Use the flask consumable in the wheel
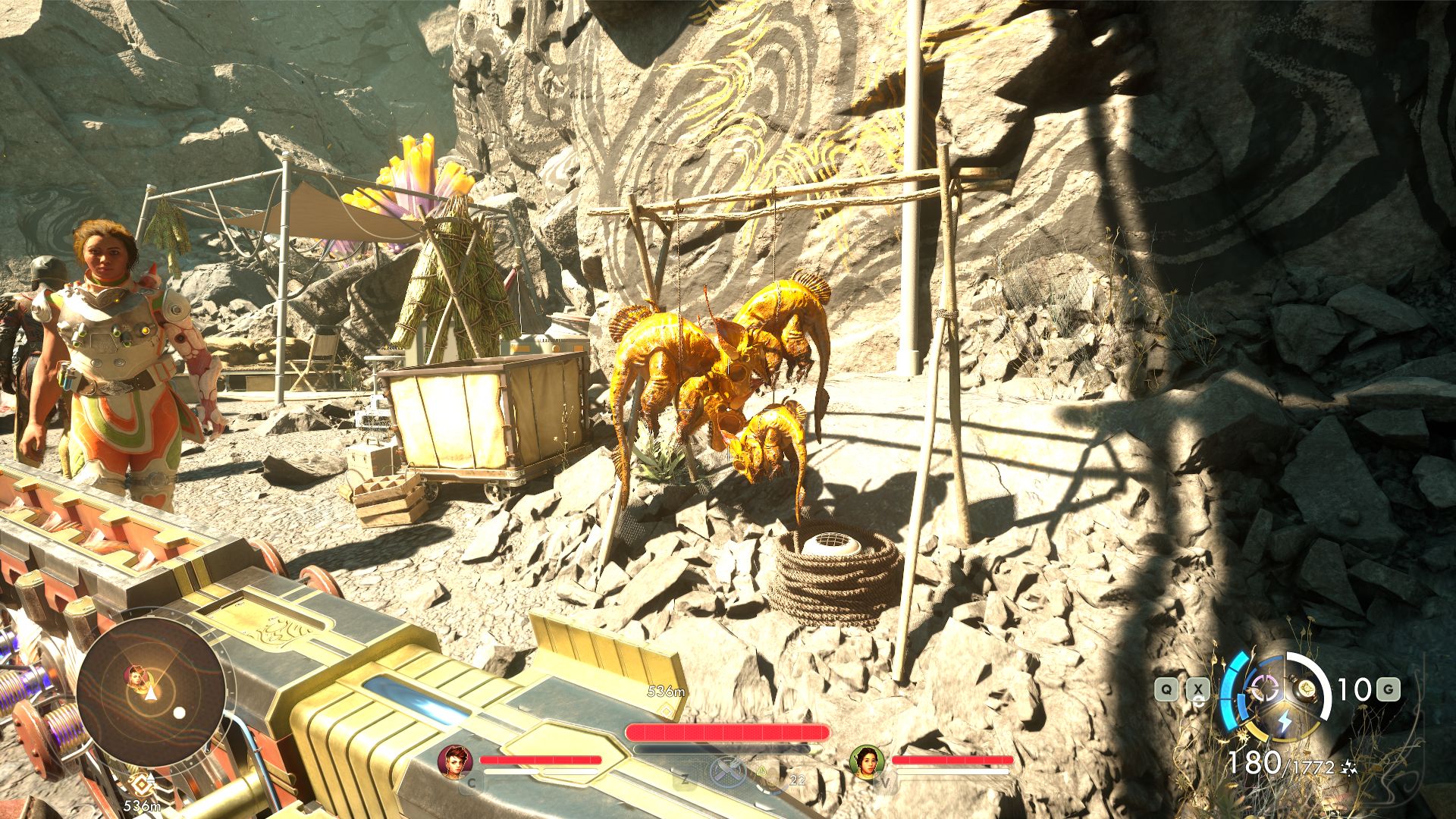Viewport: 1456px width, 819px height. 1306,689
